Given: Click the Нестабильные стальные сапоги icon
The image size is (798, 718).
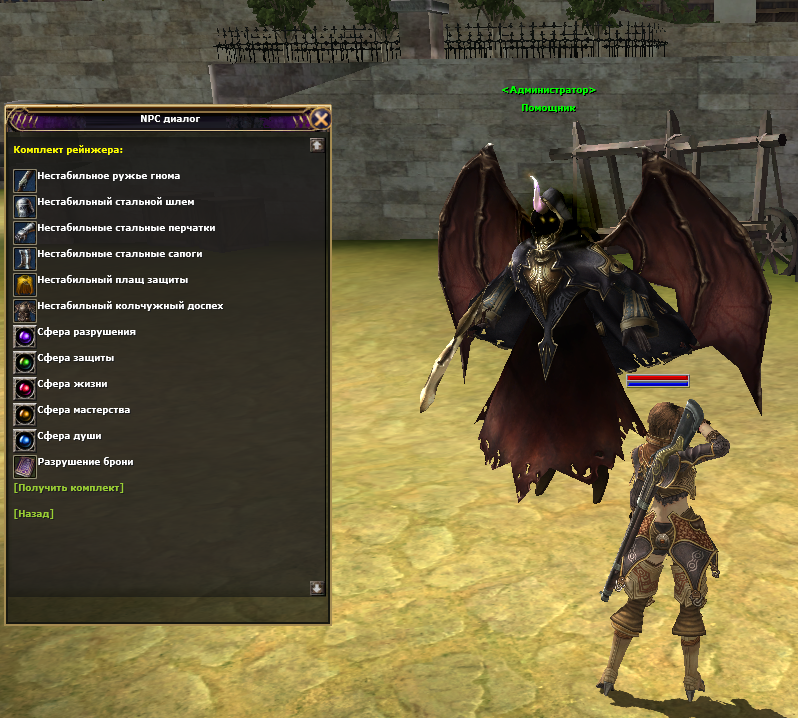Looking at the screenshot, I should (25, 258).
